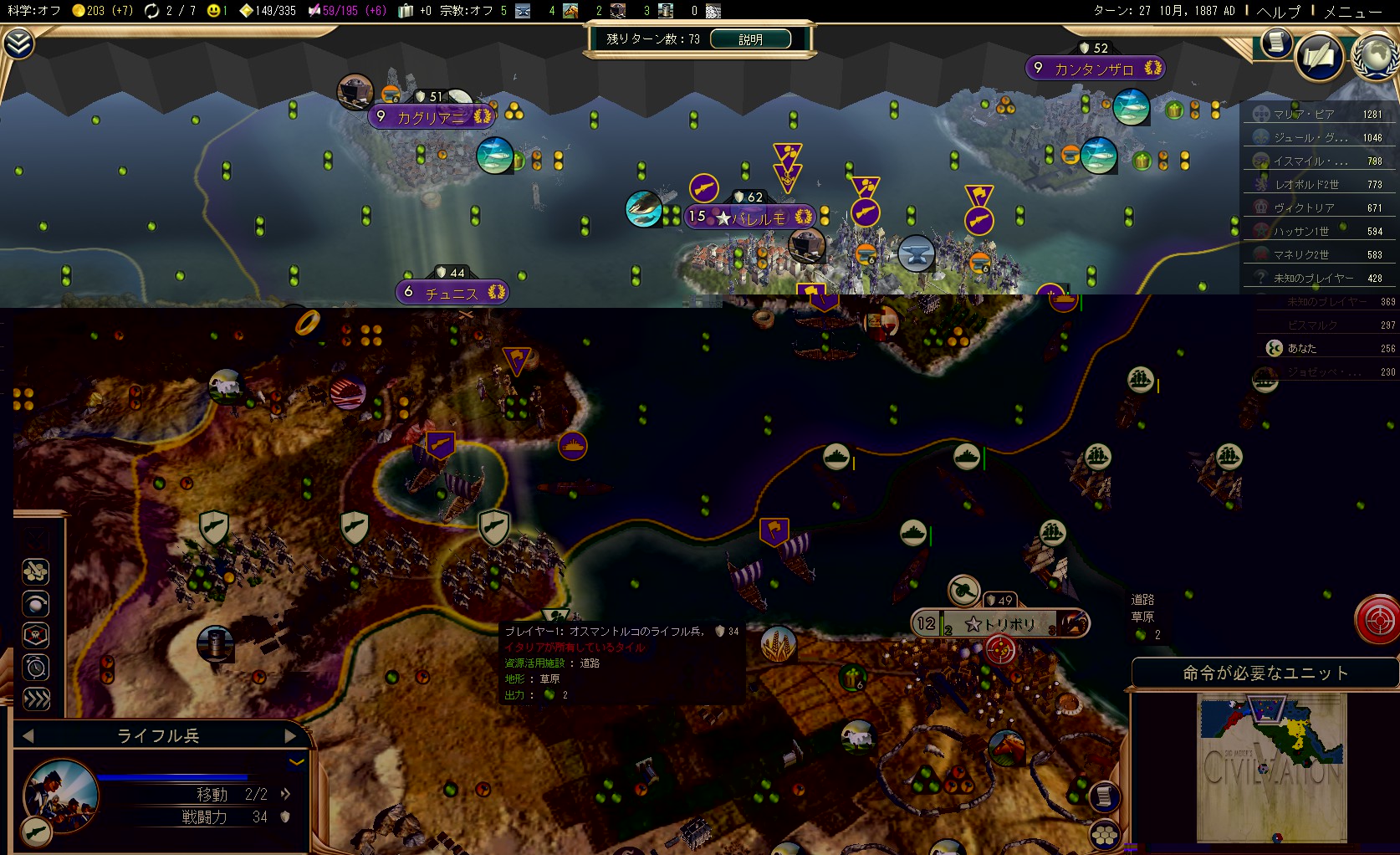
Task: Open the diplomacy overview globe button
Action: (1375, 55)
